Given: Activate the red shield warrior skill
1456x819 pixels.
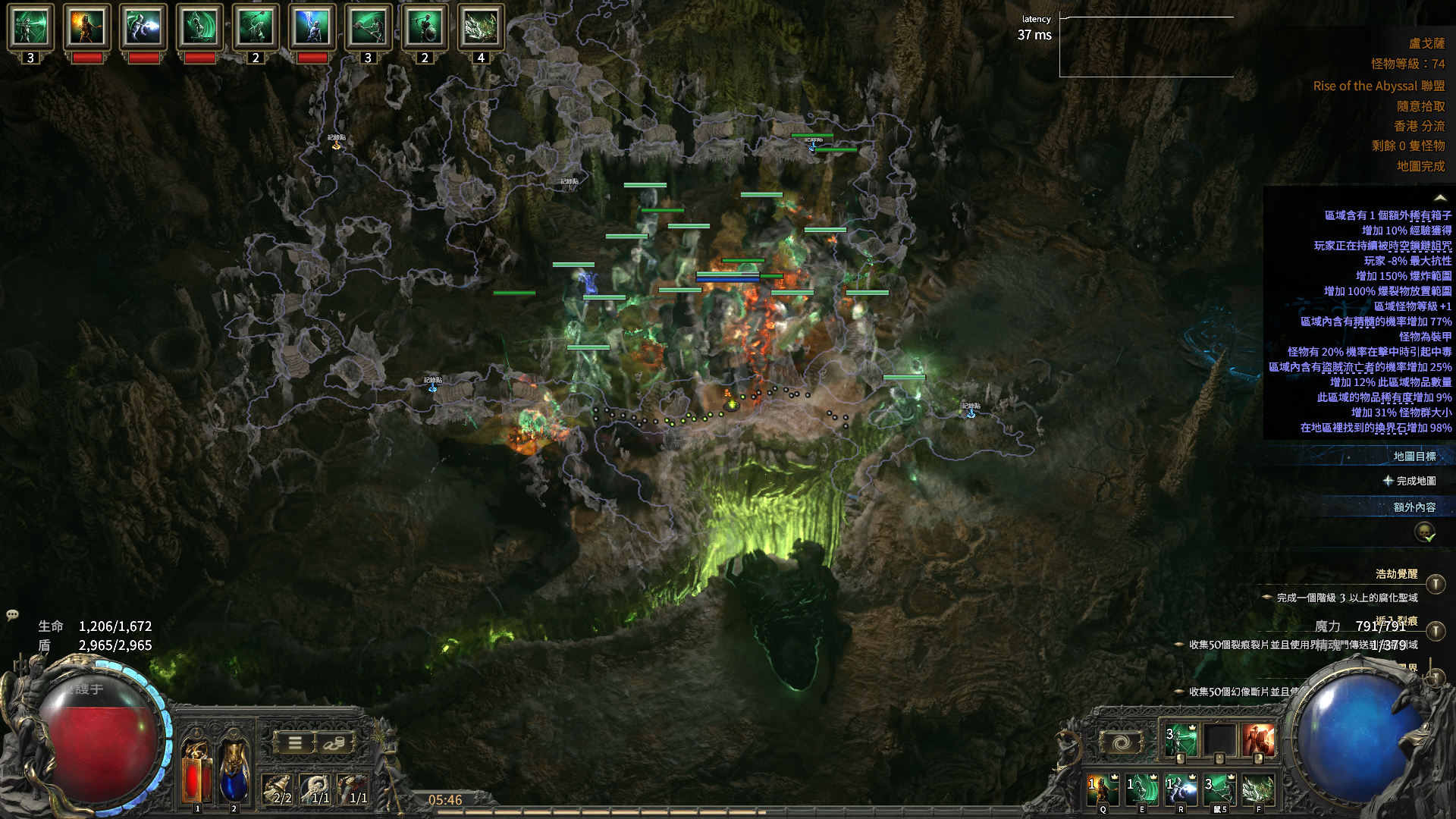Looking at the screenshot, I should pos(1258,741).
